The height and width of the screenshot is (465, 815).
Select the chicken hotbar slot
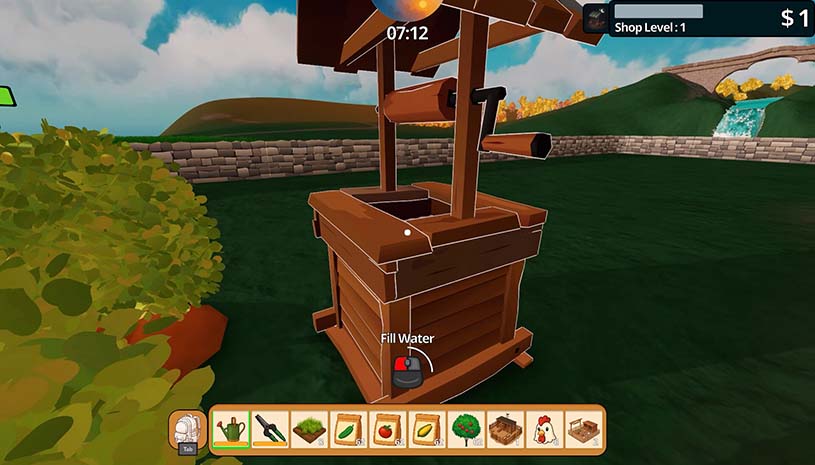(544, 430)
